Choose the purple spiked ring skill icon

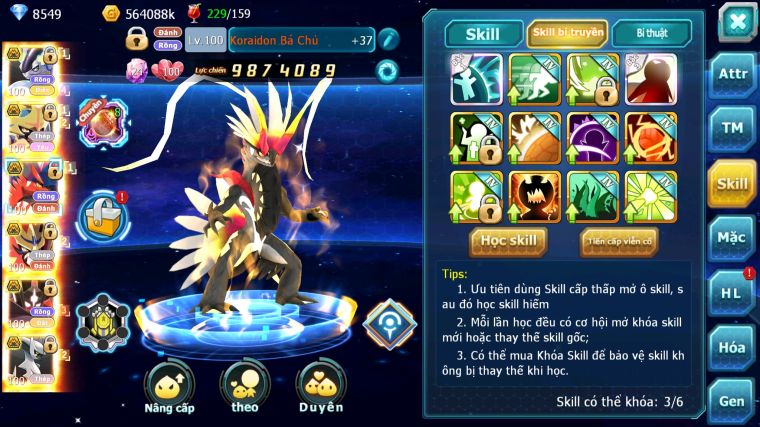click(593, 137)
